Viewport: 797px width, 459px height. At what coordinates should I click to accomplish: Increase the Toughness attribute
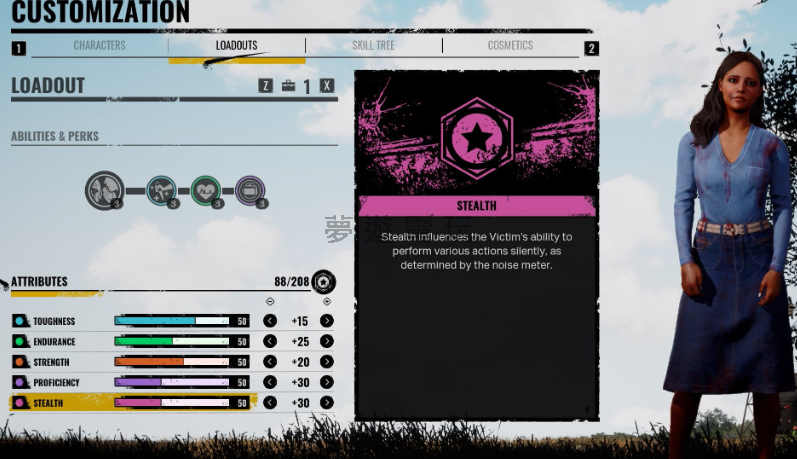(327, 321)
